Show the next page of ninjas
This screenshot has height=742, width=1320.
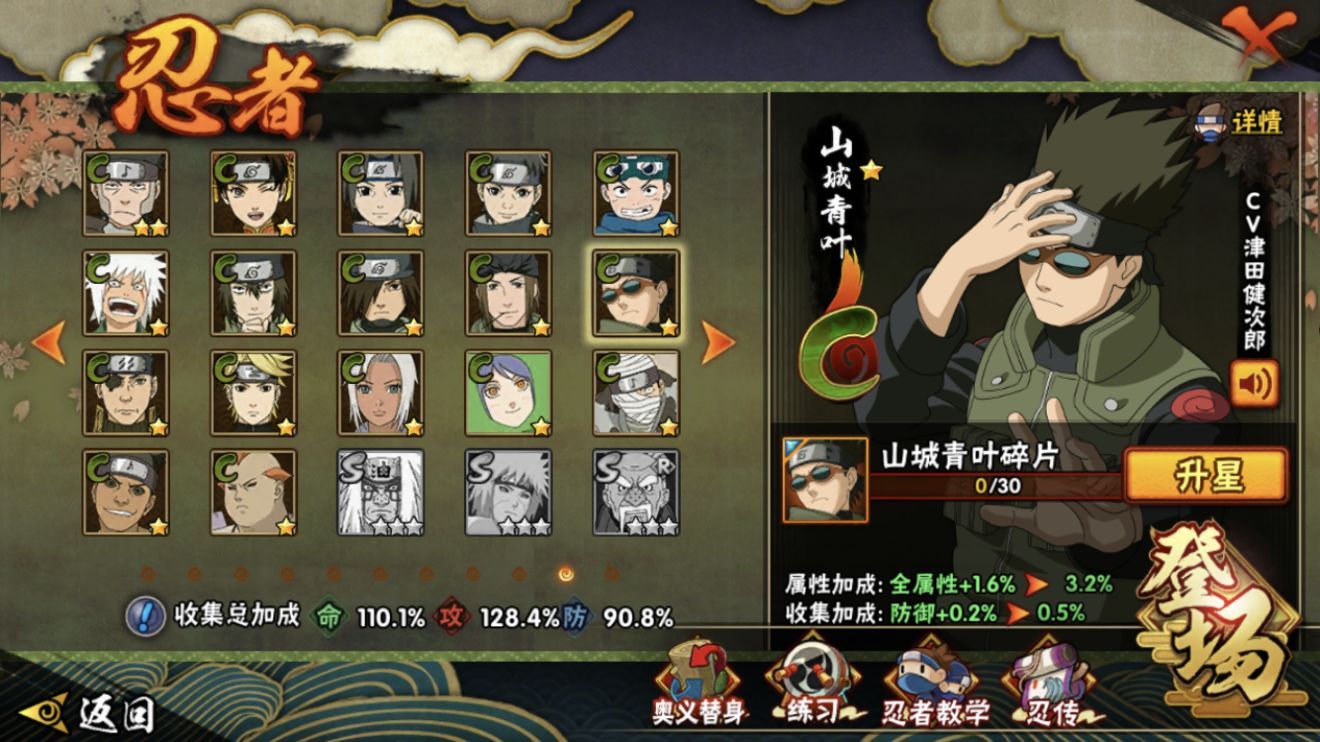tap(718, 343)
